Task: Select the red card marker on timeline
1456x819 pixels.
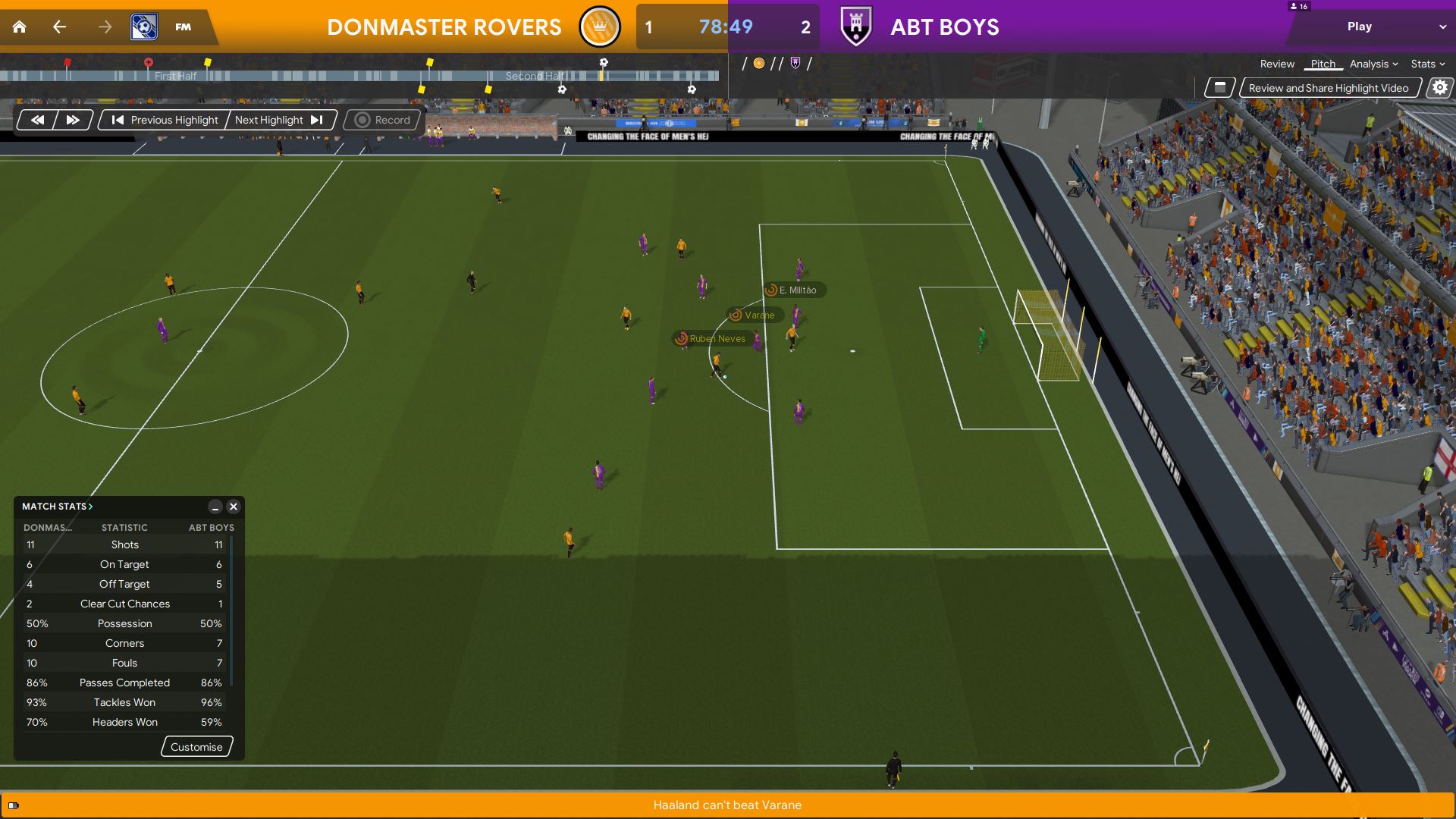Action: point(67,62)
